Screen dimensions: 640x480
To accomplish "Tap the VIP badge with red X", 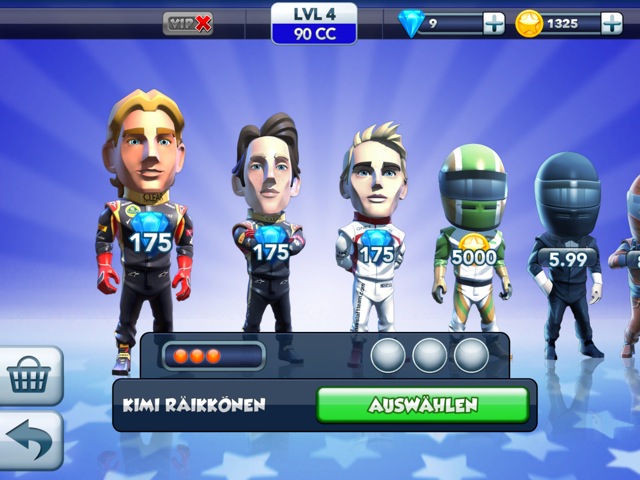I will coord(188,23).
